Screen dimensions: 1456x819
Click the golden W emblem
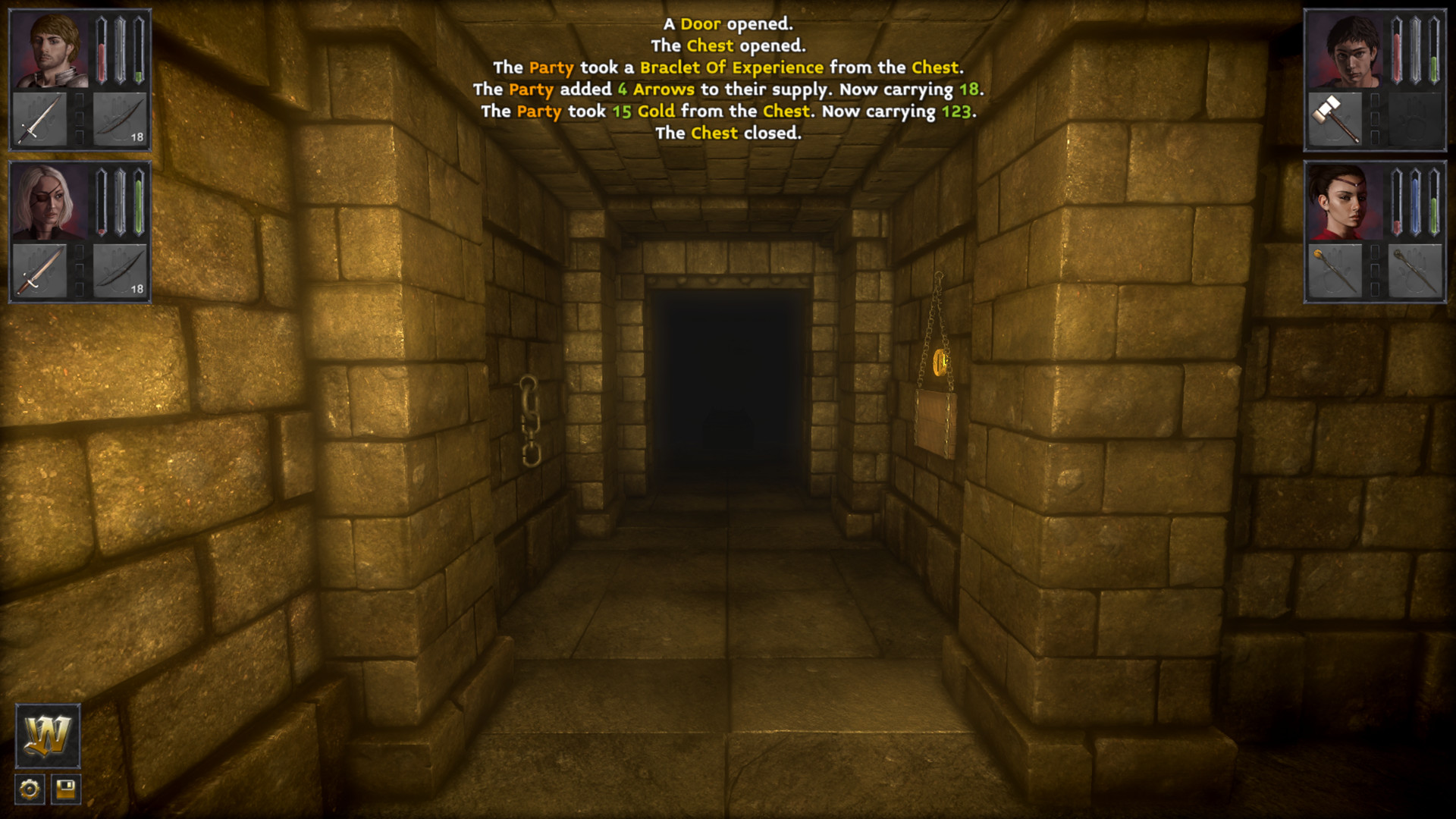(x=47, y=737)
